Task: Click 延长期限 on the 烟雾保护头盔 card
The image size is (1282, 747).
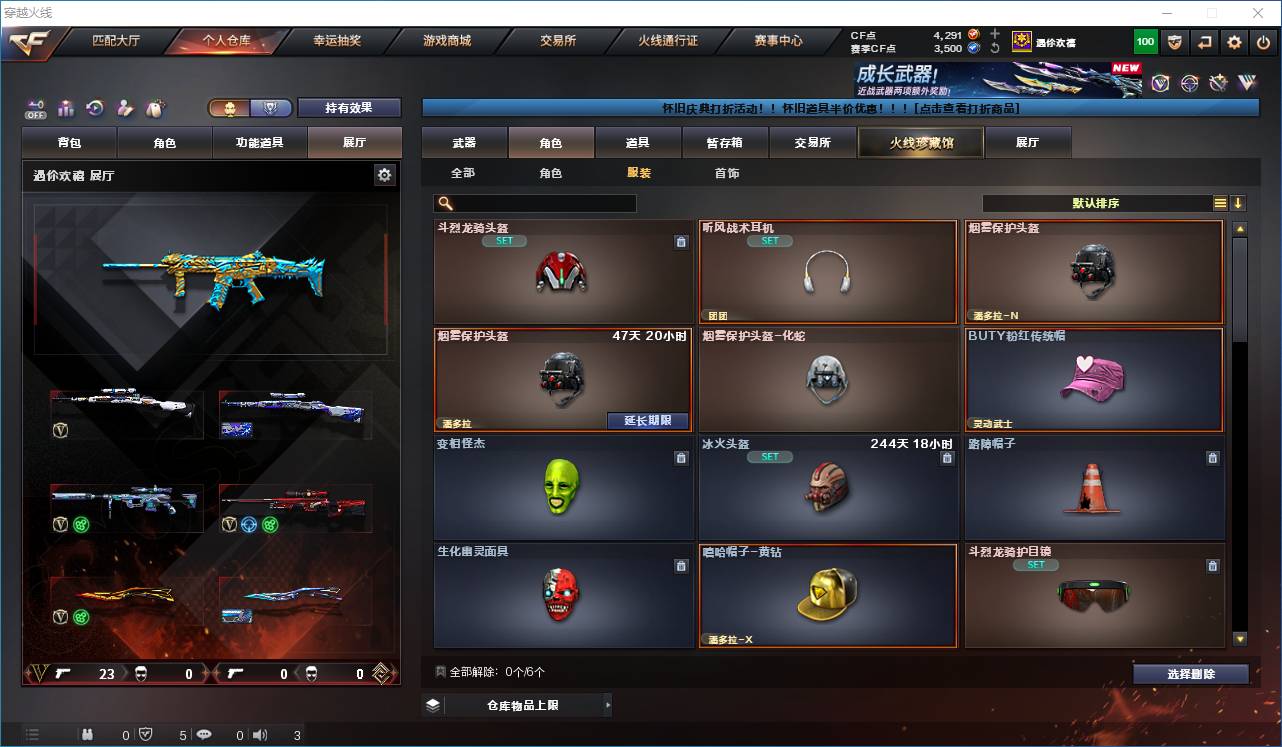Action: [647, 421]
